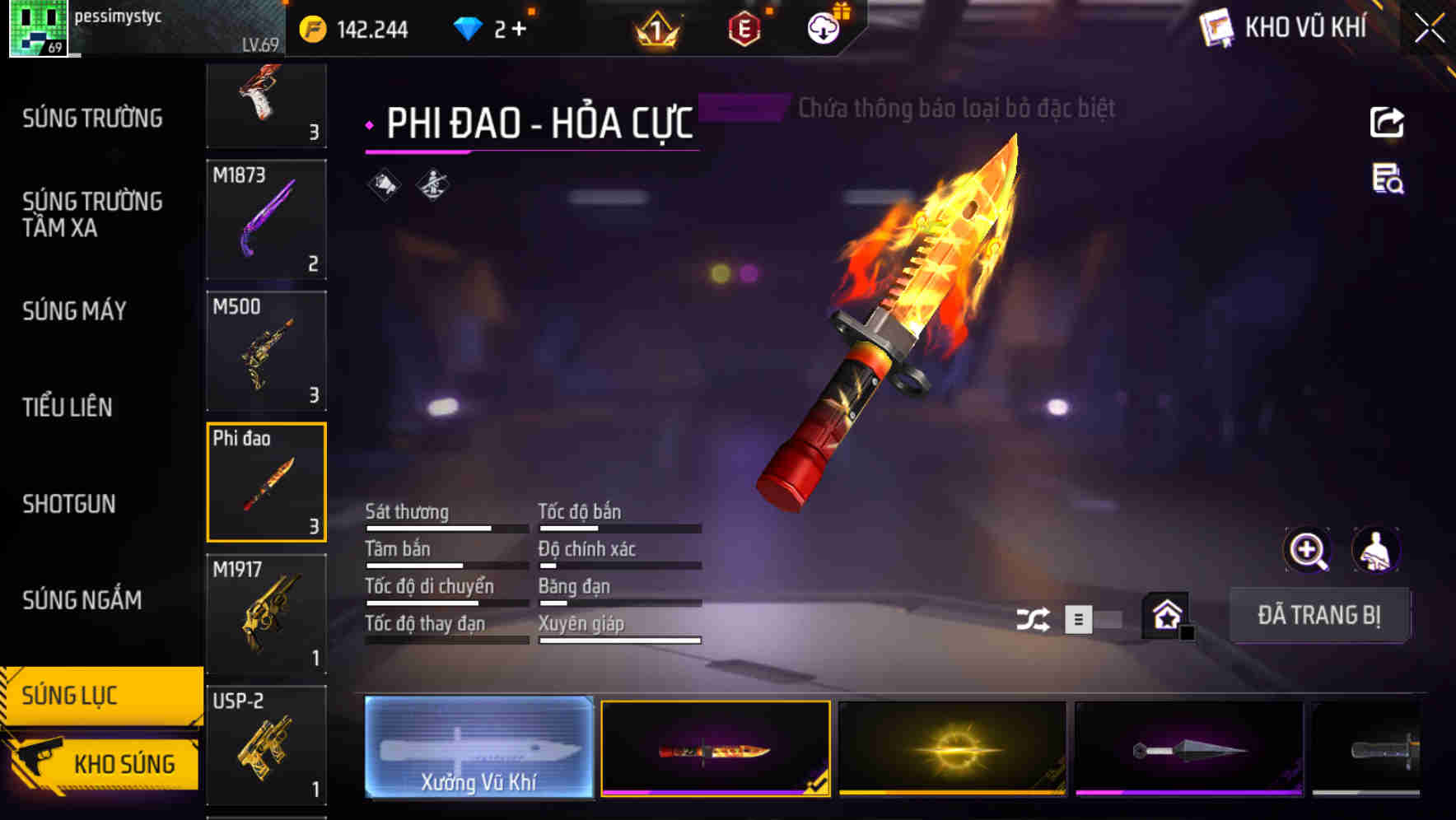Screen dimensions: 1456x820
Task: Select the magnifier zoom preview icon
Action: tap(1307, 549)
